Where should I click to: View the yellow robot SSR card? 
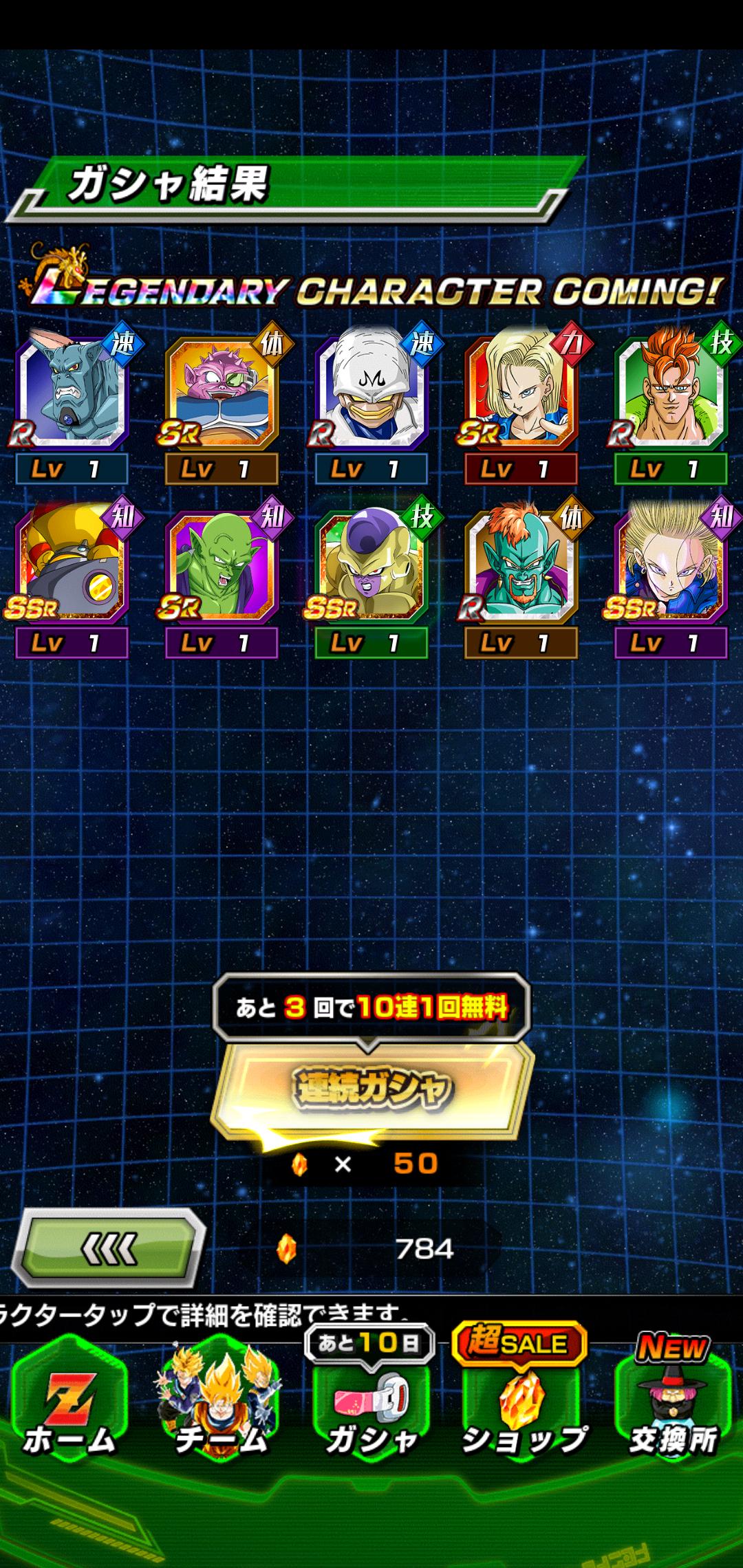pyautogui.click(x=72, y=566)
